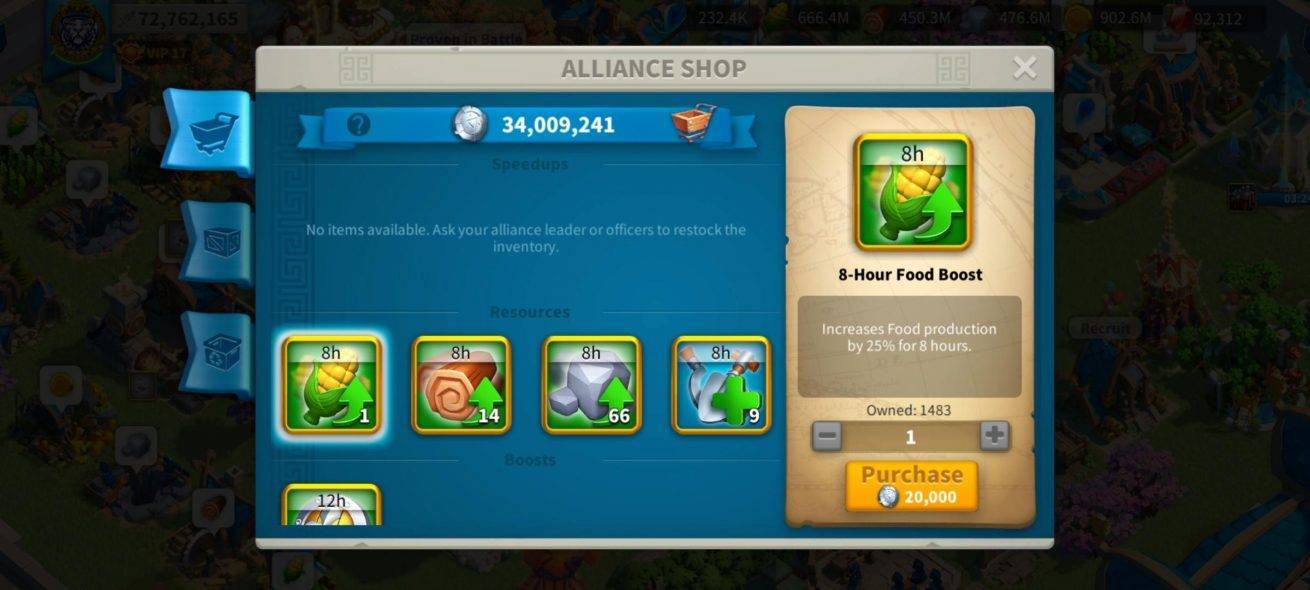
Task: Switch to the crate storage tab
Action: [216, 243]
